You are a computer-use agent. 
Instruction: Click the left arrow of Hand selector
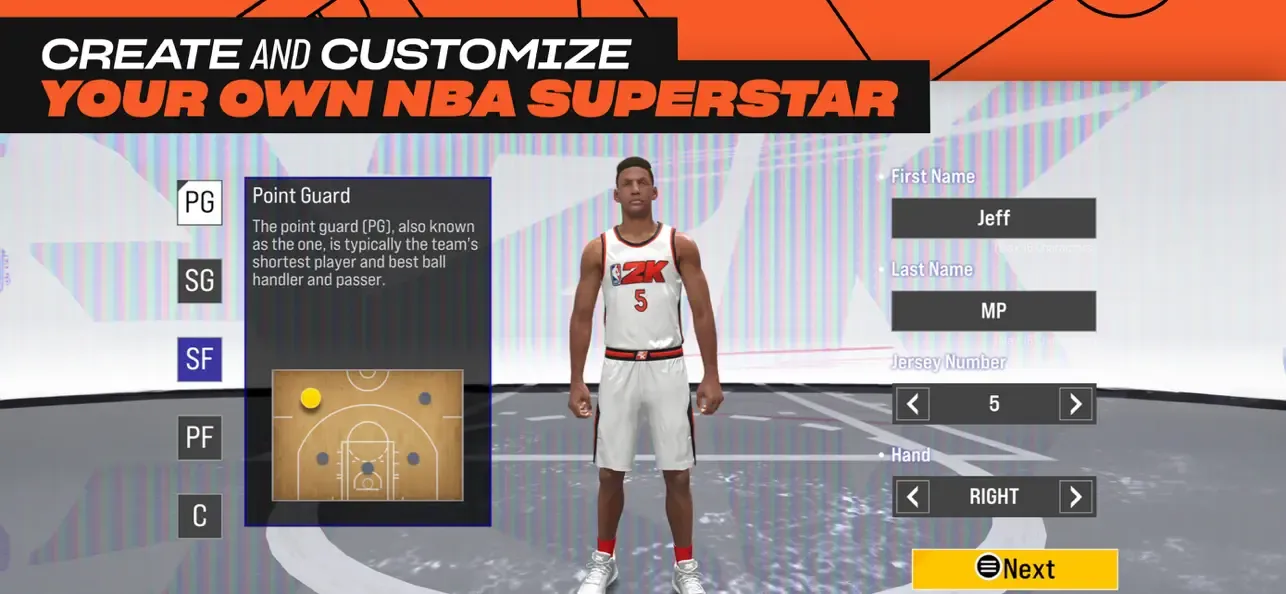912,497
